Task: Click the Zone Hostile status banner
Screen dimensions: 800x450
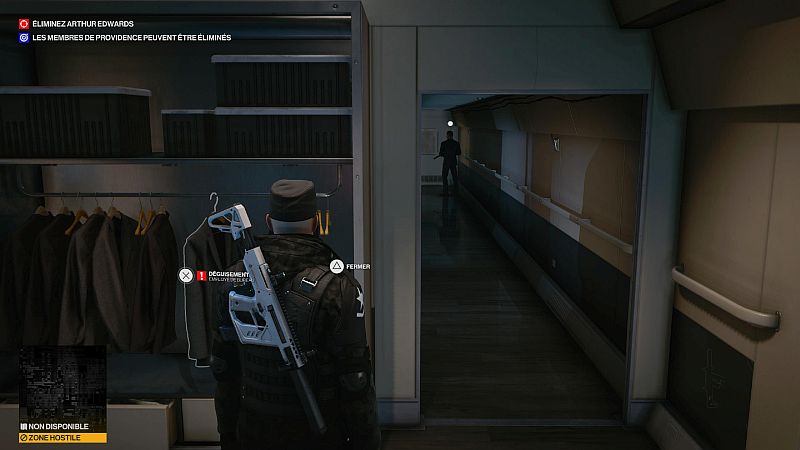Action: click(x=62, y=438)
